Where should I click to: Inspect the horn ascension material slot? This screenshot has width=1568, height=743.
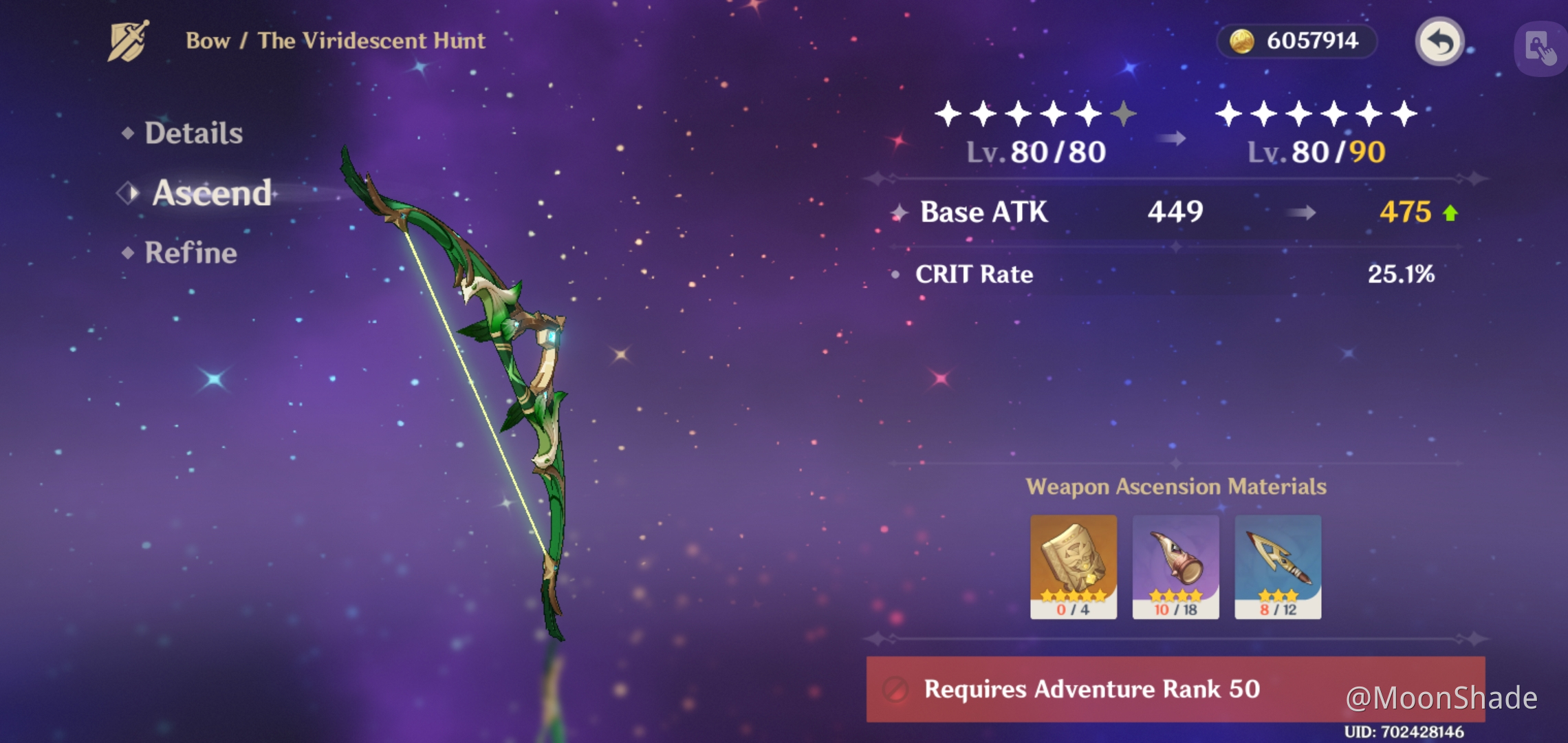tap(1175, 566)
